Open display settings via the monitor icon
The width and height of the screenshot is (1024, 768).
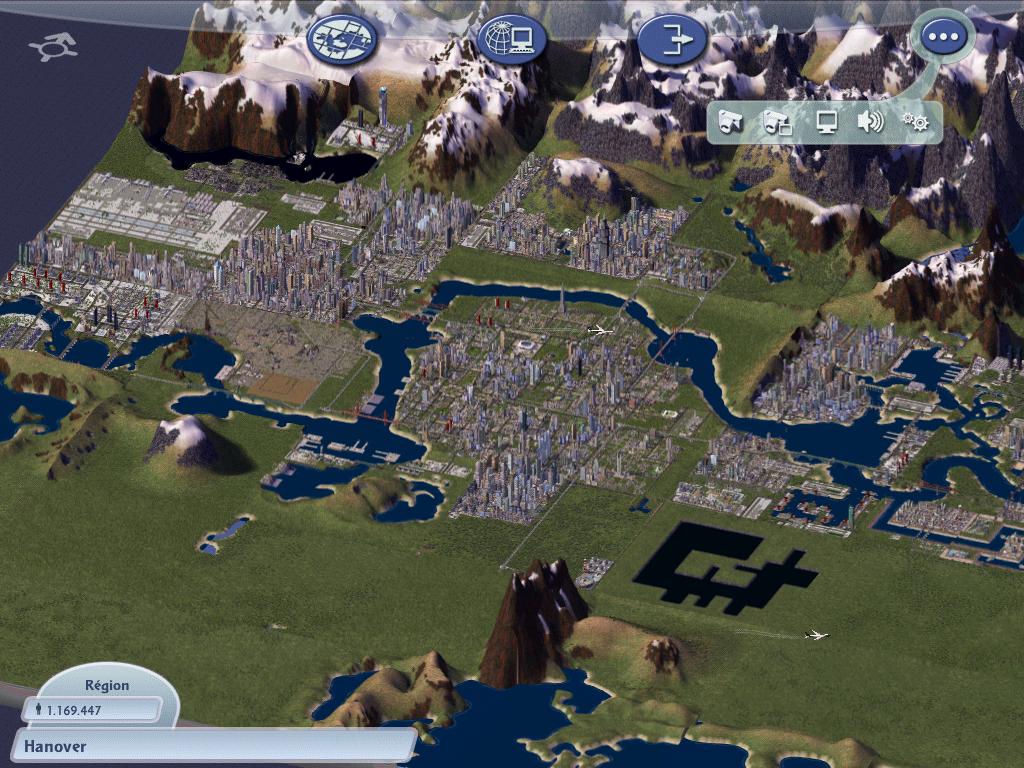(826, 122)
